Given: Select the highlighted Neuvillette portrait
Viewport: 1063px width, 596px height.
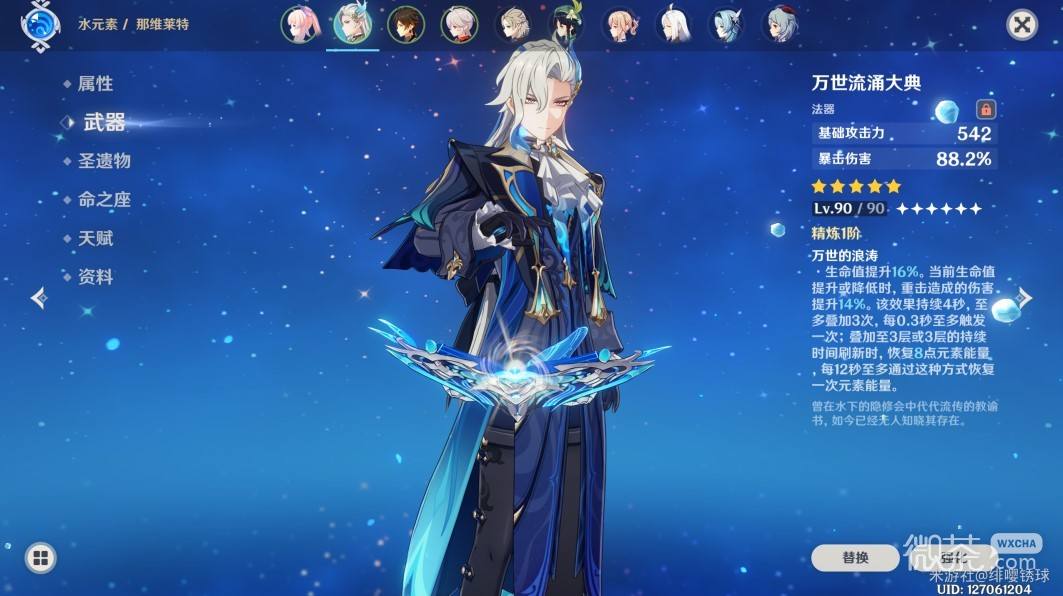Looking at the screenshot, I should point(353,25).
